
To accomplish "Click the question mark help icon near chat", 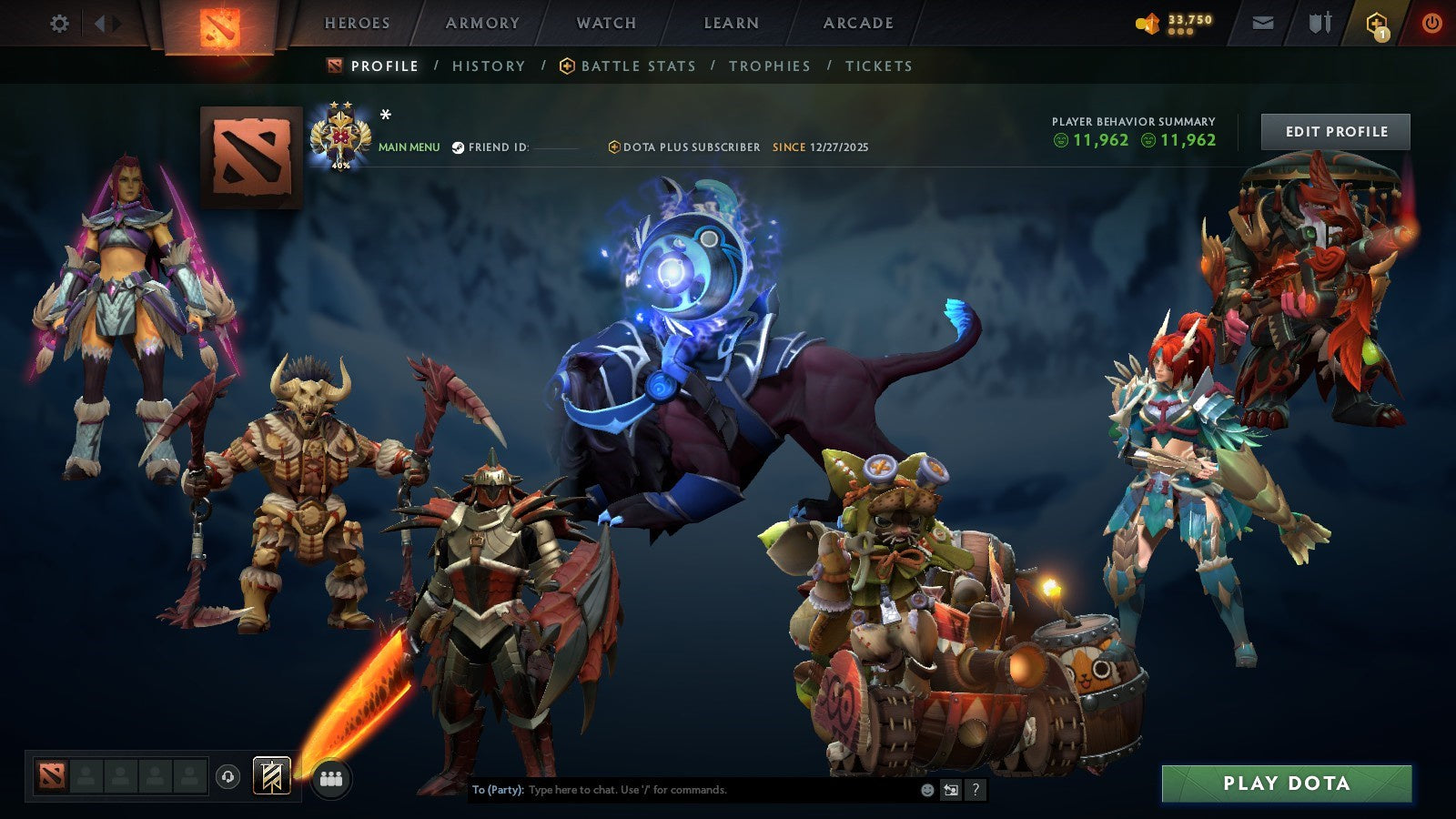I will click(x=974, y=791).
